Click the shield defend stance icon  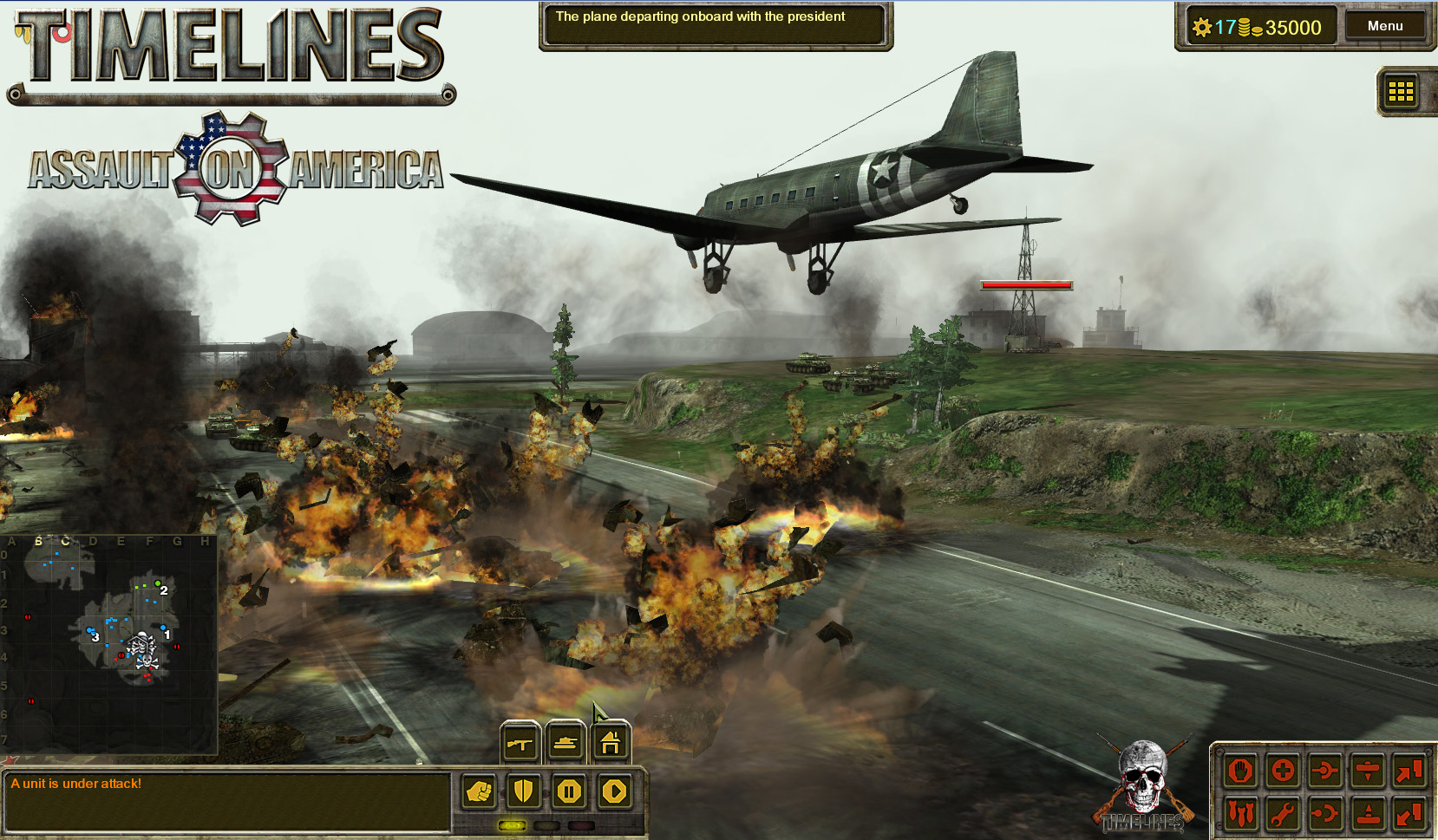coord(523,791)
